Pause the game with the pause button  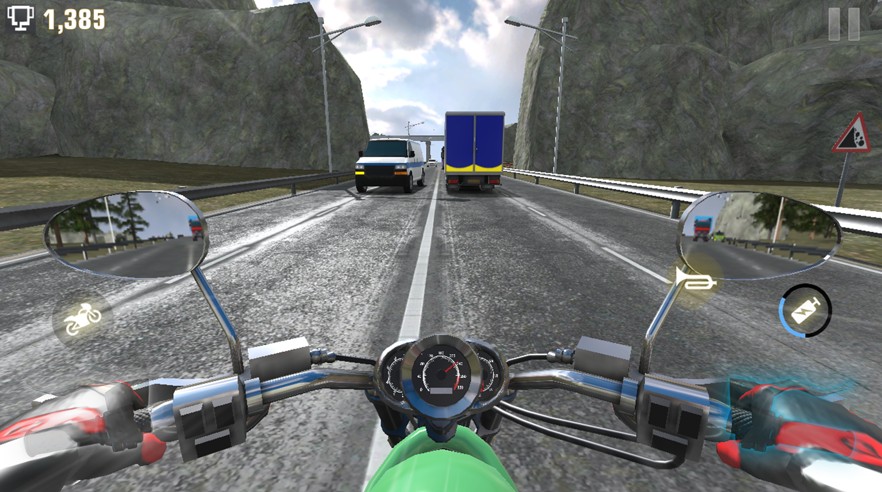843,24
